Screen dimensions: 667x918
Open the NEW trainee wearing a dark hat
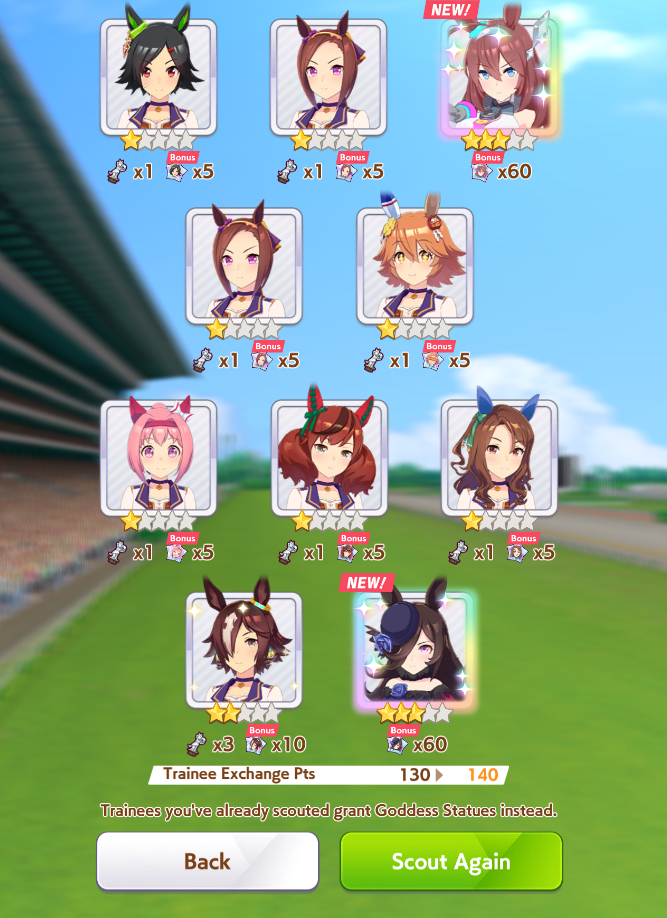tap(414, 650)
